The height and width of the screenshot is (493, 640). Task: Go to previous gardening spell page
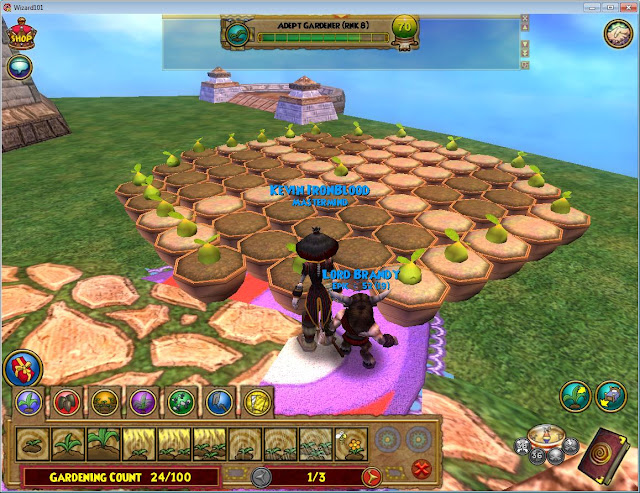pos(260,476)
